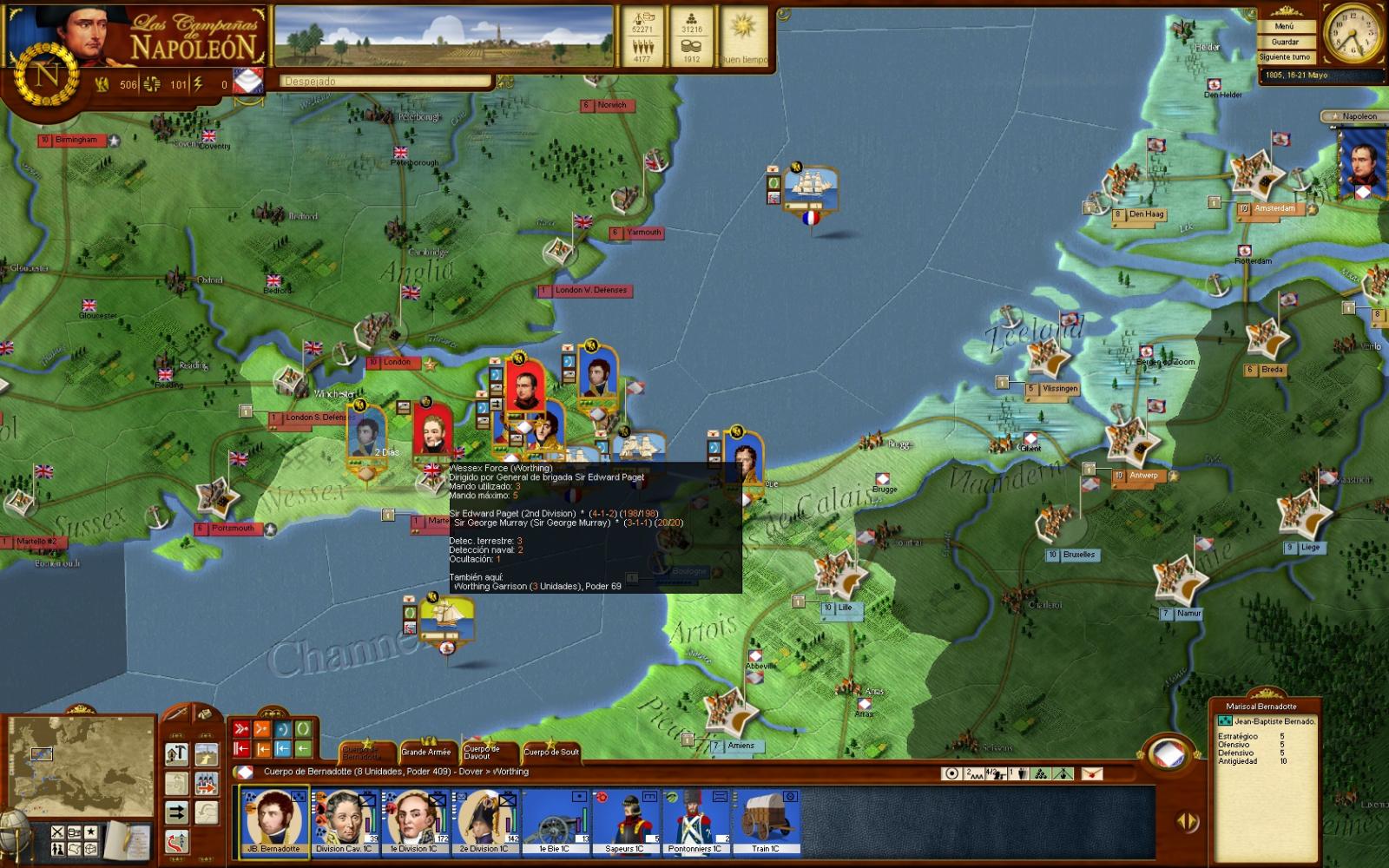The width and height of the screenshot is (1389, 868).
Task: Click the Europe minimap
Action: coord(82,765)
